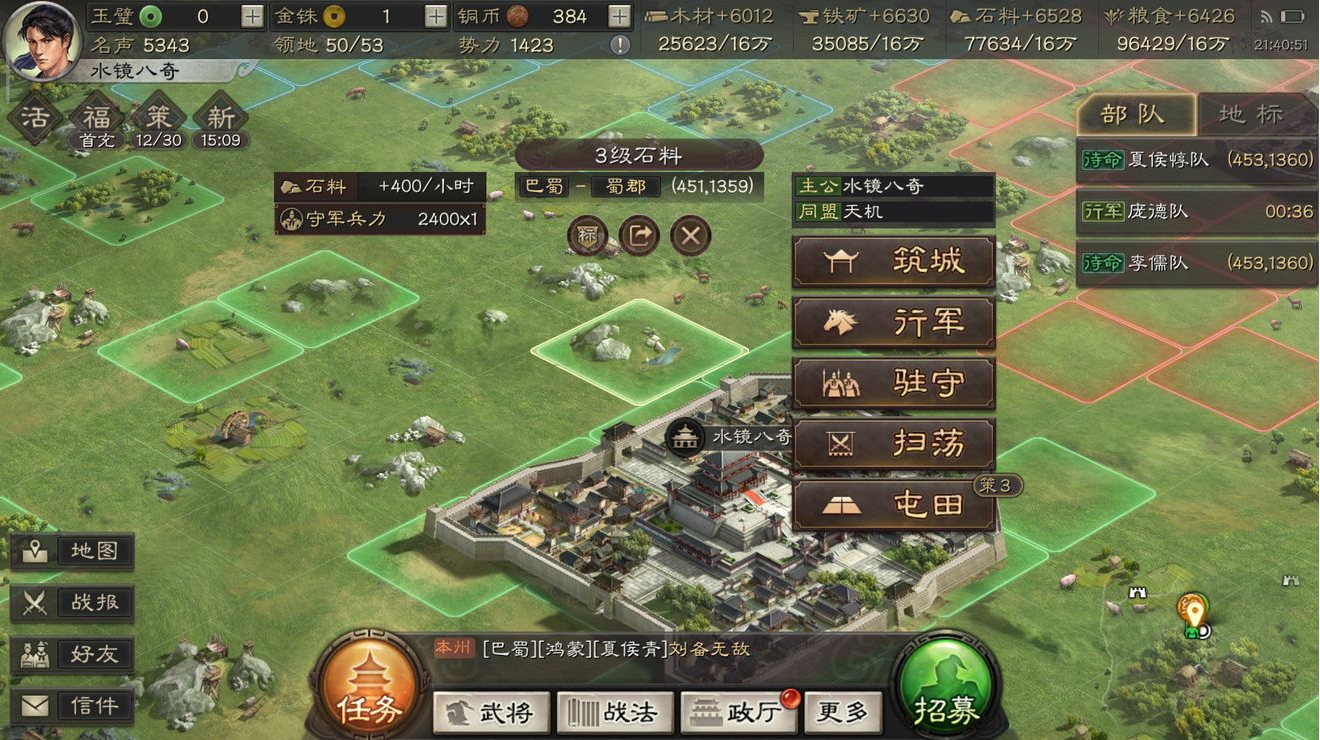Select marching 庞德队 showing 00:36 timer
Viewport: 1320px width, 740px height.
click(1196, 211)
